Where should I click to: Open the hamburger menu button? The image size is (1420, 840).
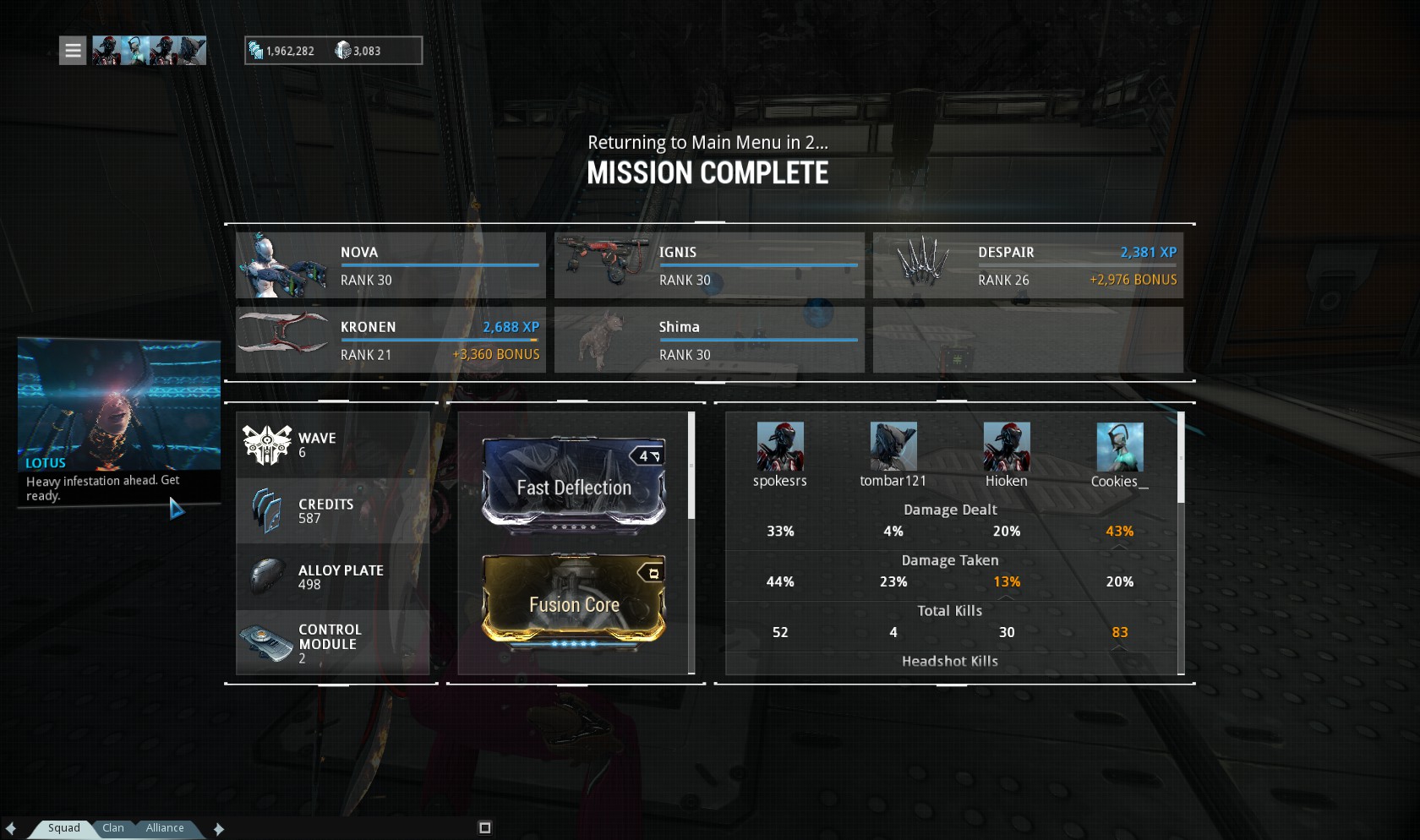[x=73, y=51]
